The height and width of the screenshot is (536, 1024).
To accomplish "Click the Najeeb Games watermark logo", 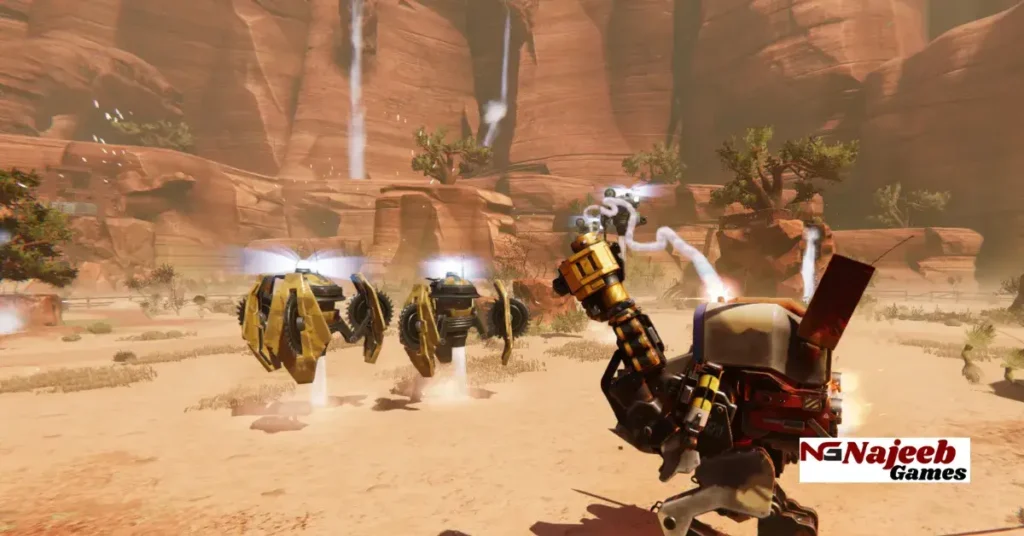I will coord(884,460).
